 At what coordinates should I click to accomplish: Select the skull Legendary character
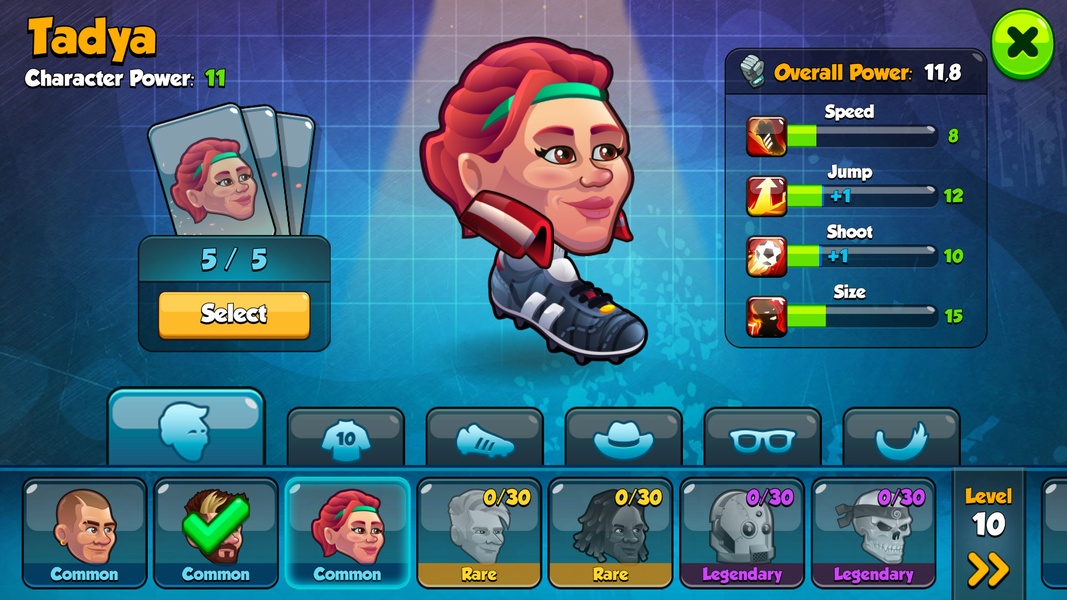coord(874,532)
